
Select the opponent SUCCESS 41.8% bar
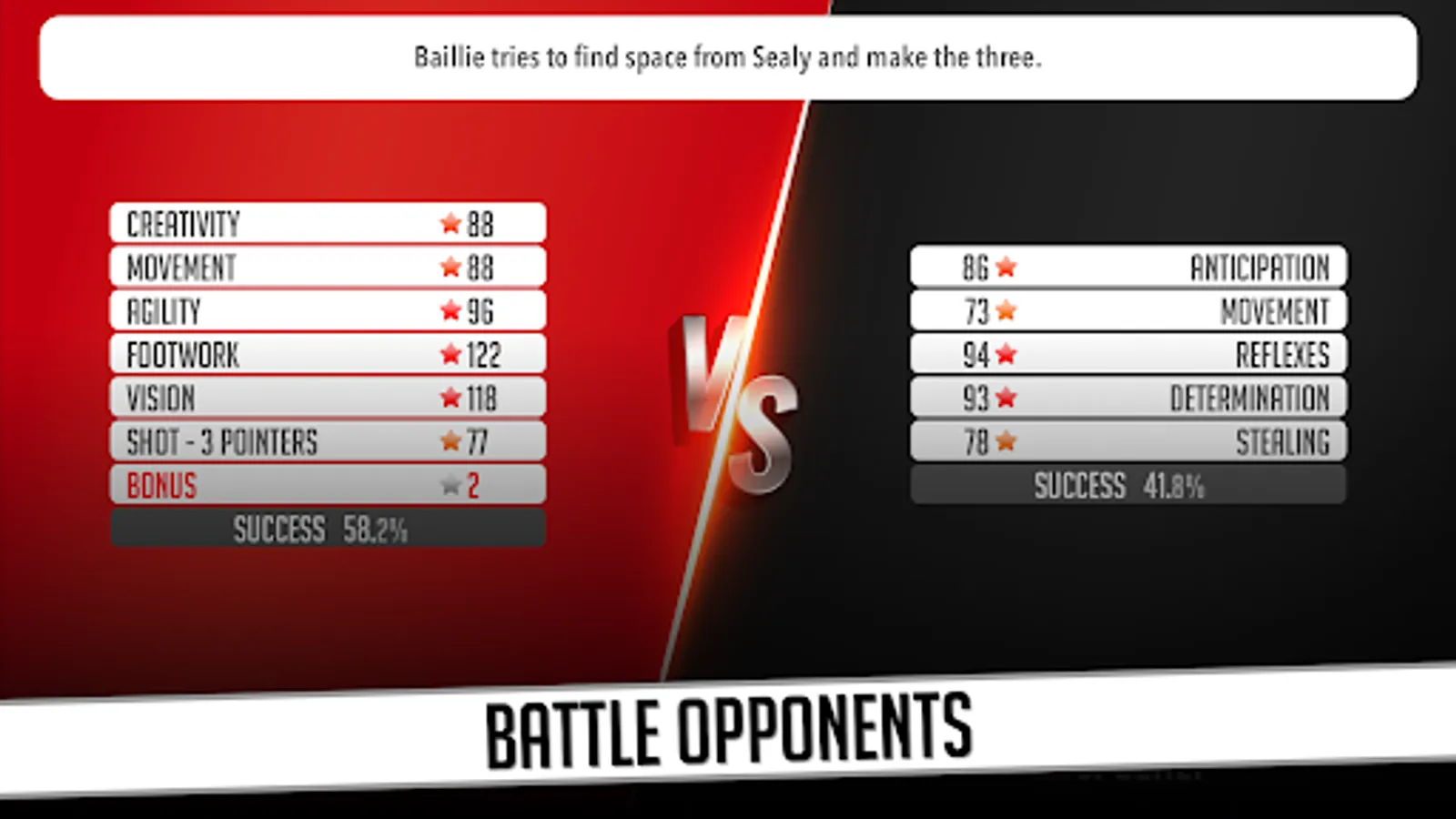coord(1128,486)
